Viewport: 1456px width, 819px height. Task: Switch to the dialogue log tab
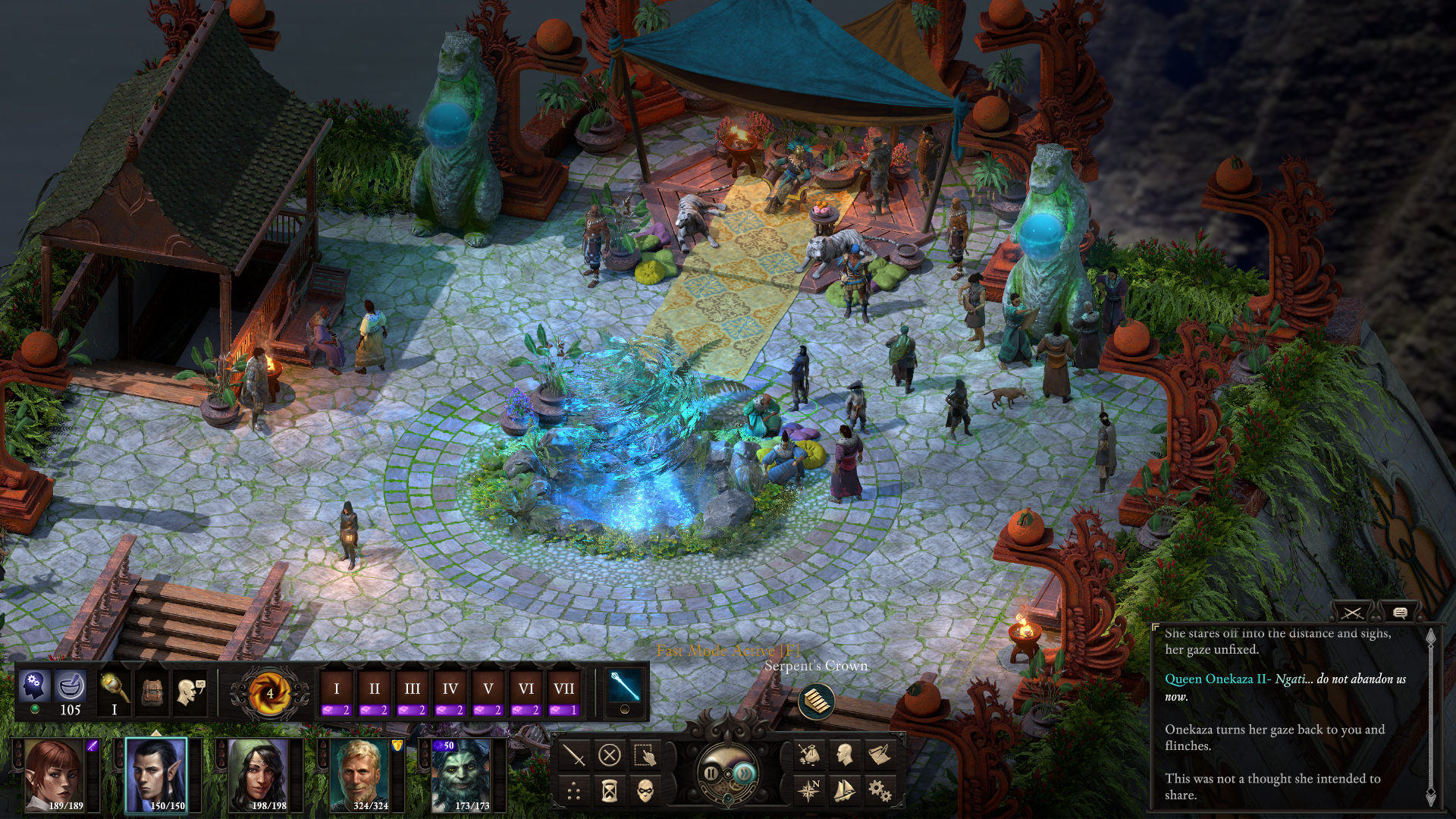click(1400, 613)
